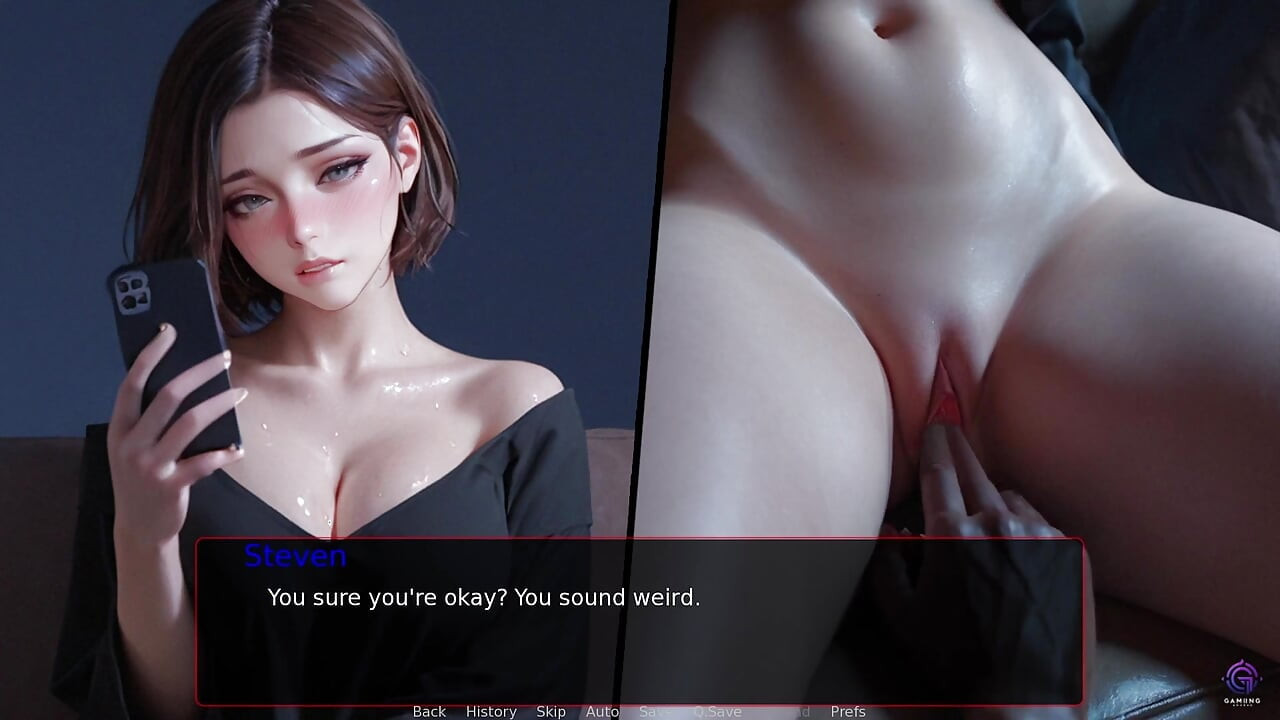Open the Prefs settings screen

click(x=848, y=711)
